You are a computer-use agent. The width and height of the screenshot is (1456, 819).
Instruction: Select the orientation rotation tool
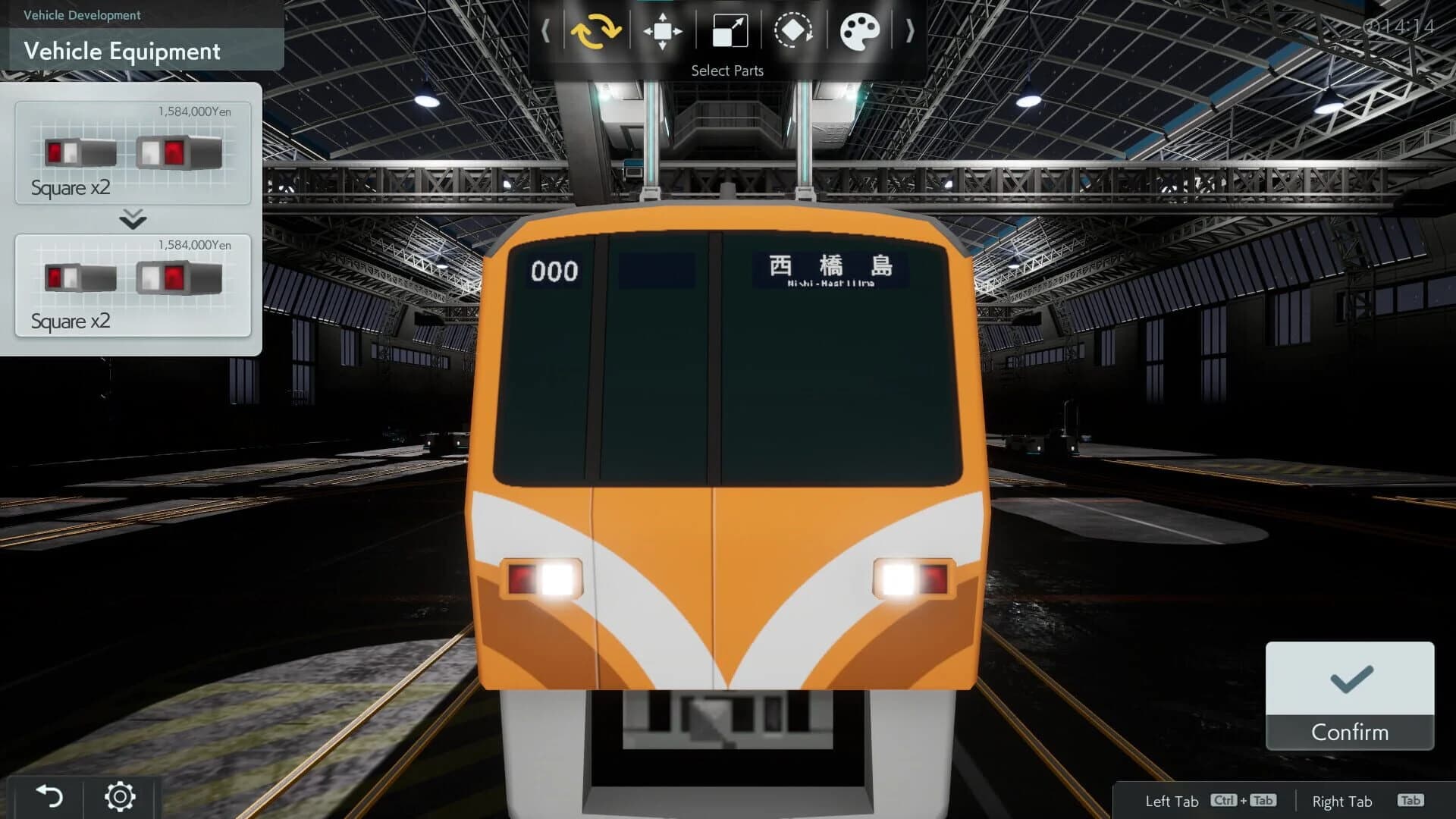tap(793, 30)
